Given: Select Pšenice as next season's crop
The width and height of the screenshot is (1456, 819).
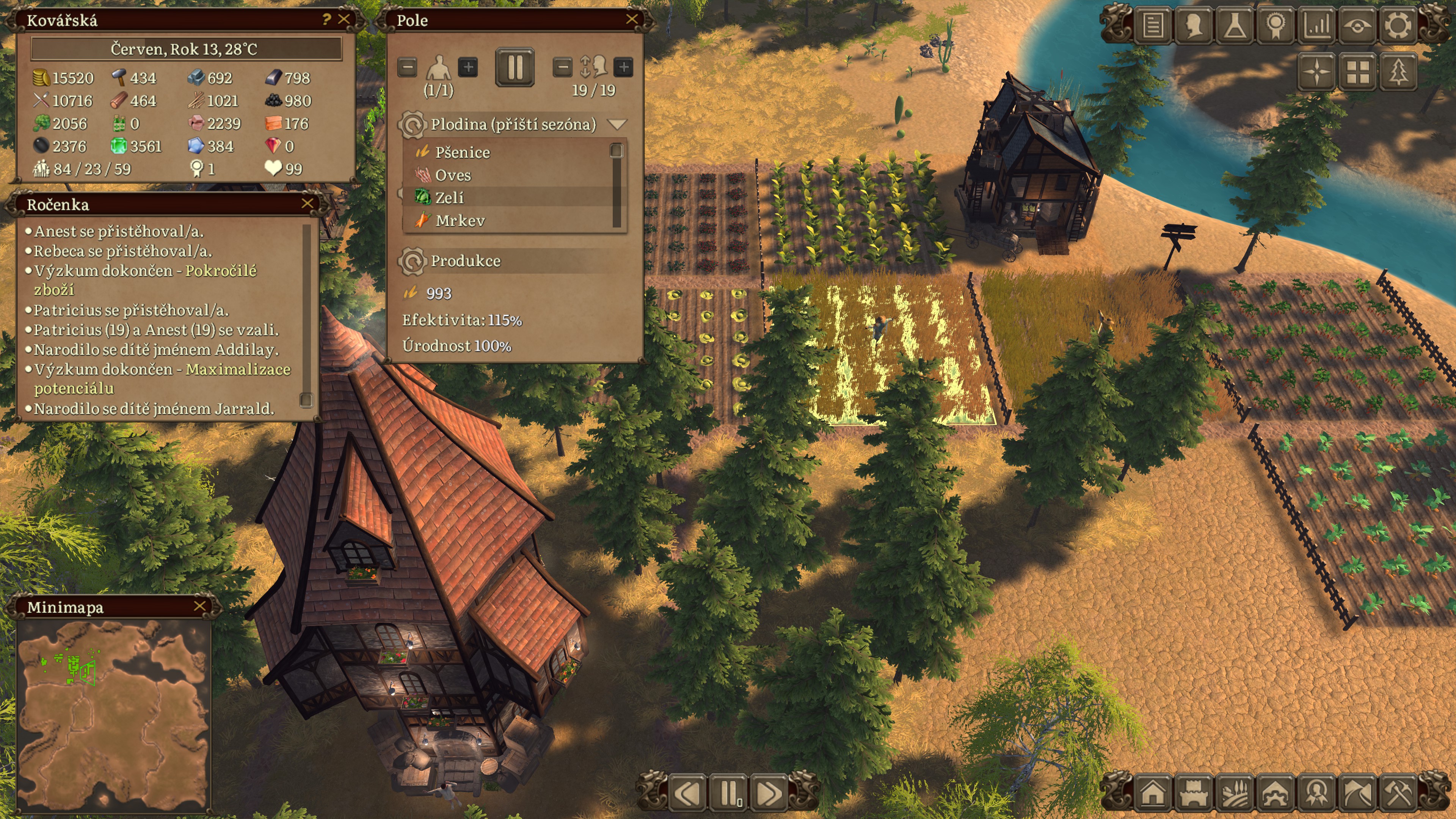Looking at the screenshot, I should click(x=462, y=152).
